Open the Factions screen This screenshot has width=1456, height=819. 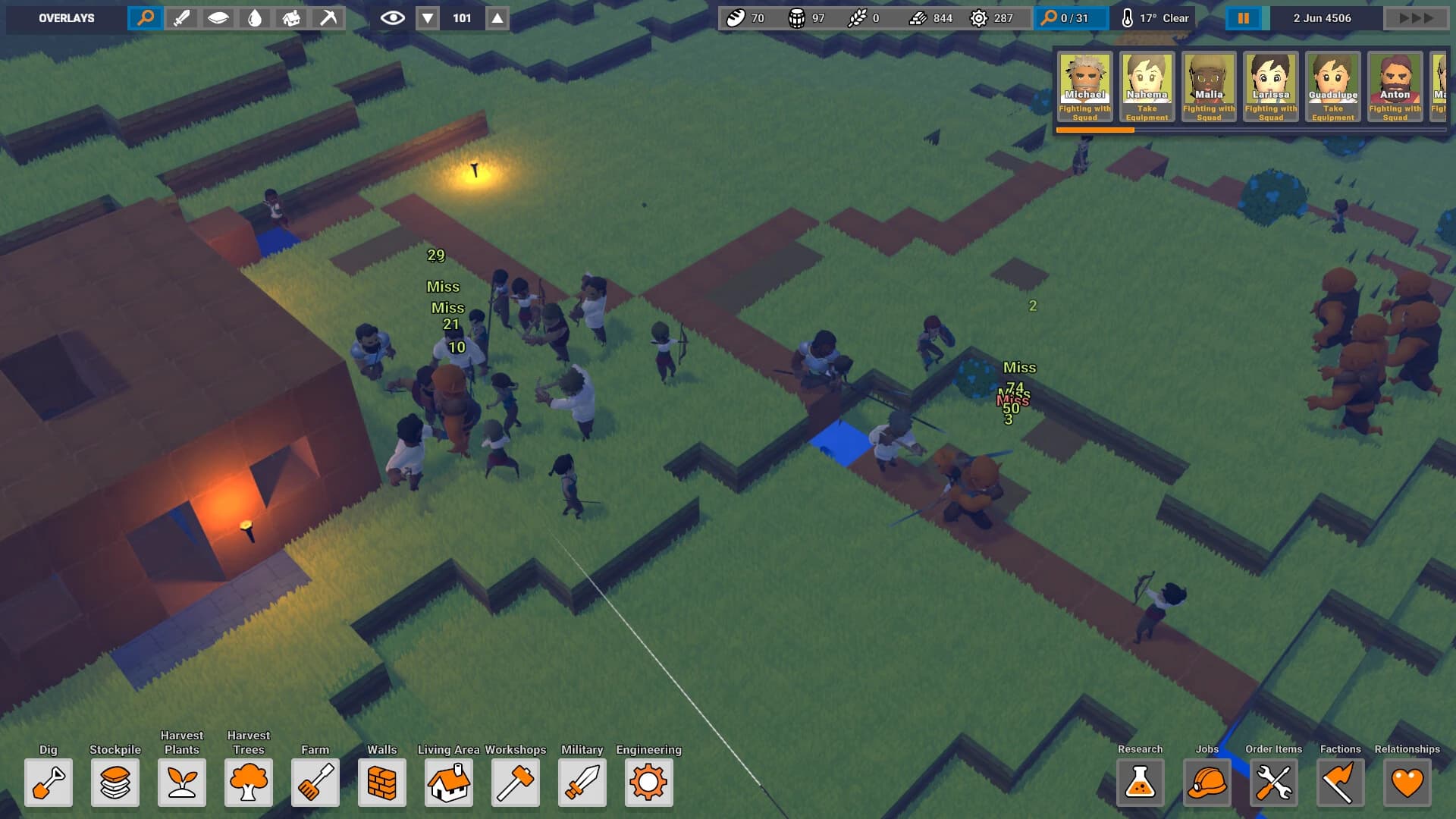[x=1340, y=783]
